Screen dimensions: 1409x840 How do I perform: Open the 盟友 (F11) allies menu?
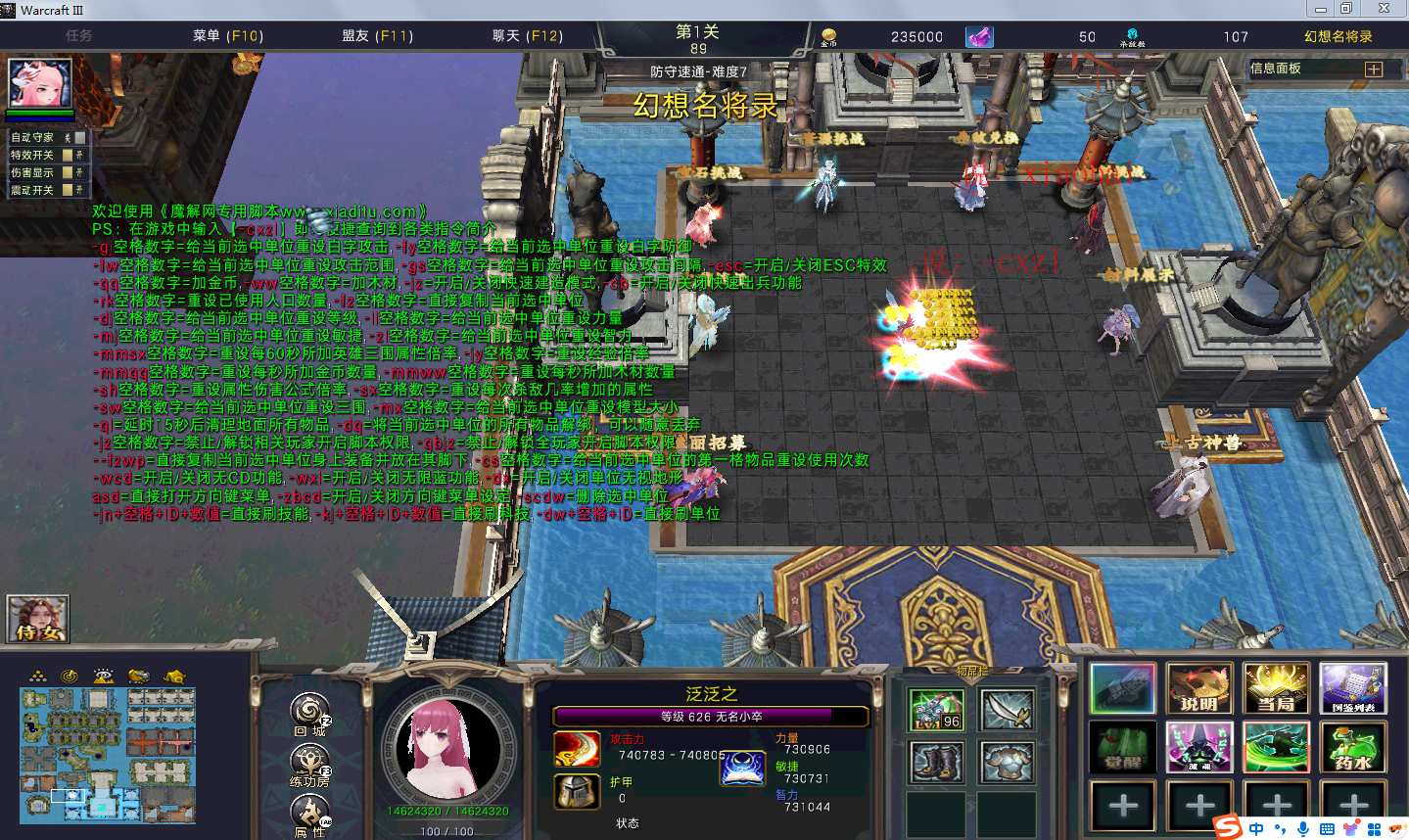click(x=377, y=36)
